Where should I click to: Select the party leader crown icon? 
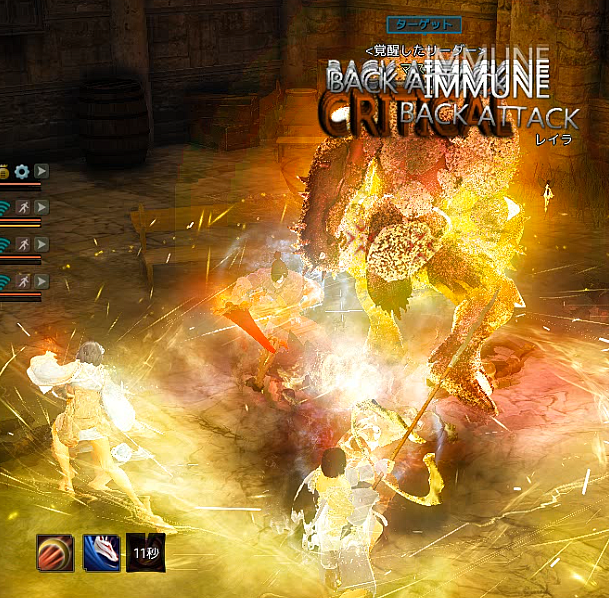4,171
